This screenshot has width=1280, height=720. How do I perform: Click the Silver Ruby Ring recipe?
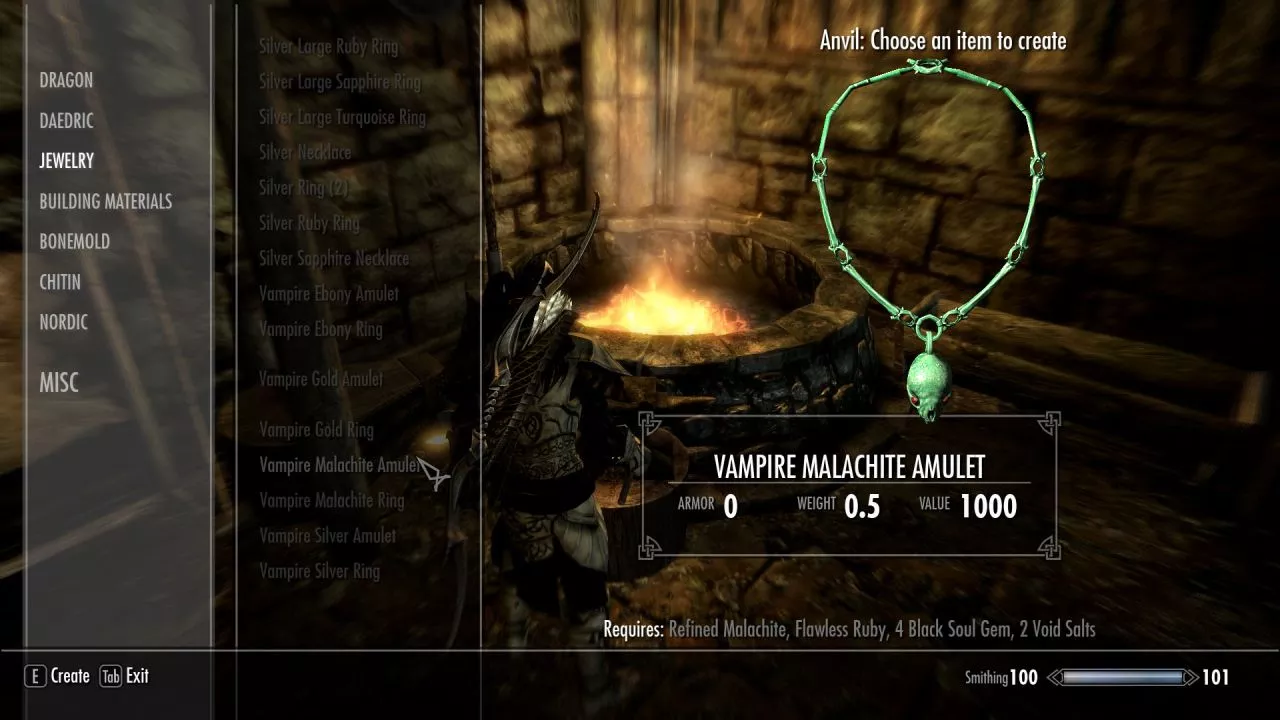click(x=308, y=223)
